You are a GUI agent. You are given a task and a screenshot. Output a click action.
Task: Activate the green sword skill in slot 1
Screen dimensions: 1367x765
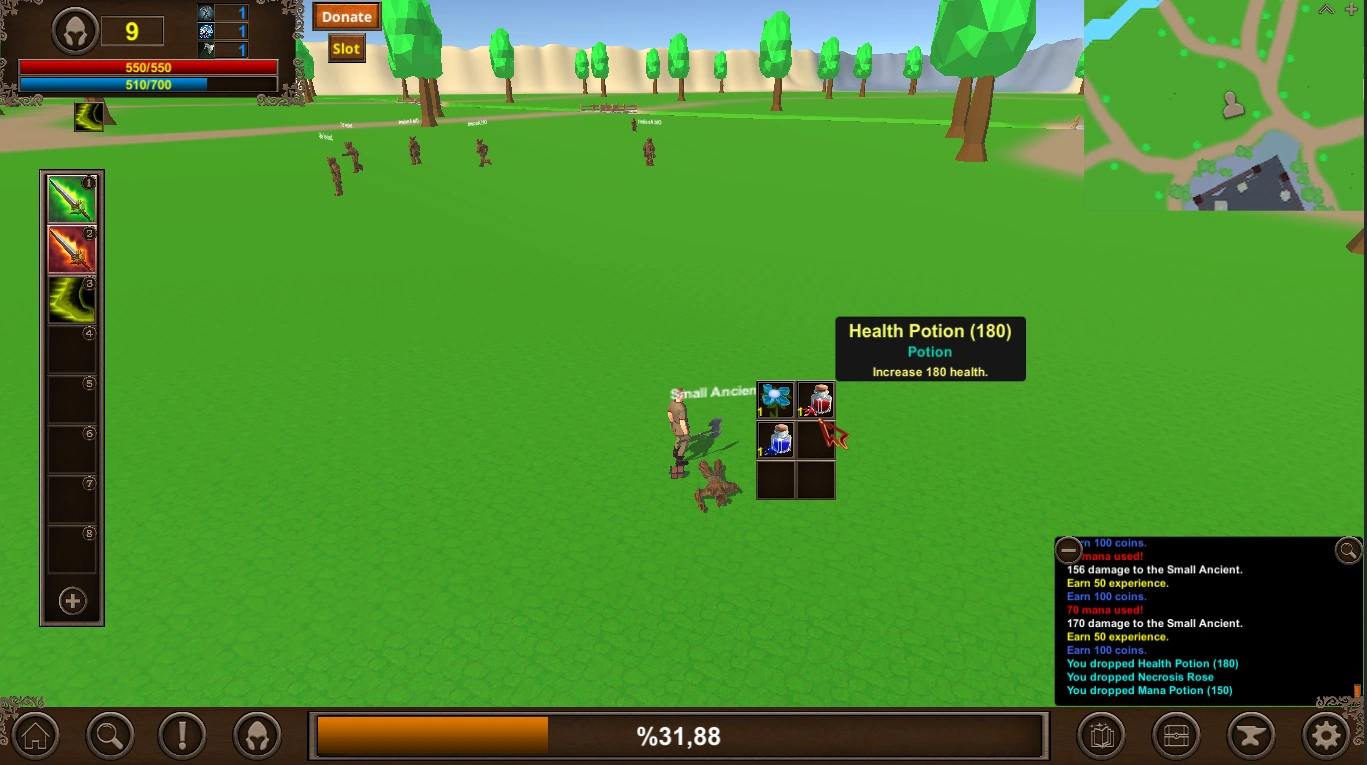pos(72,197)
